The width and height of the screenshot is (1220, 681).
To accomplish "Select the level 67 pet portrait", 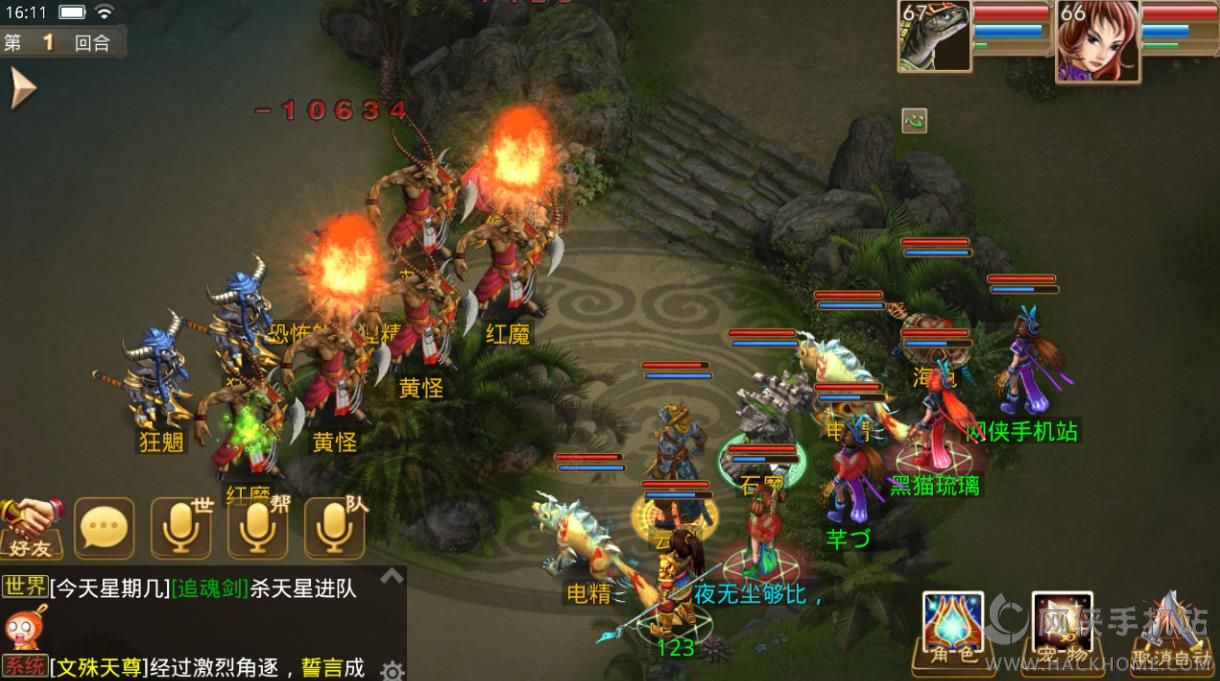I will [935, 37].
